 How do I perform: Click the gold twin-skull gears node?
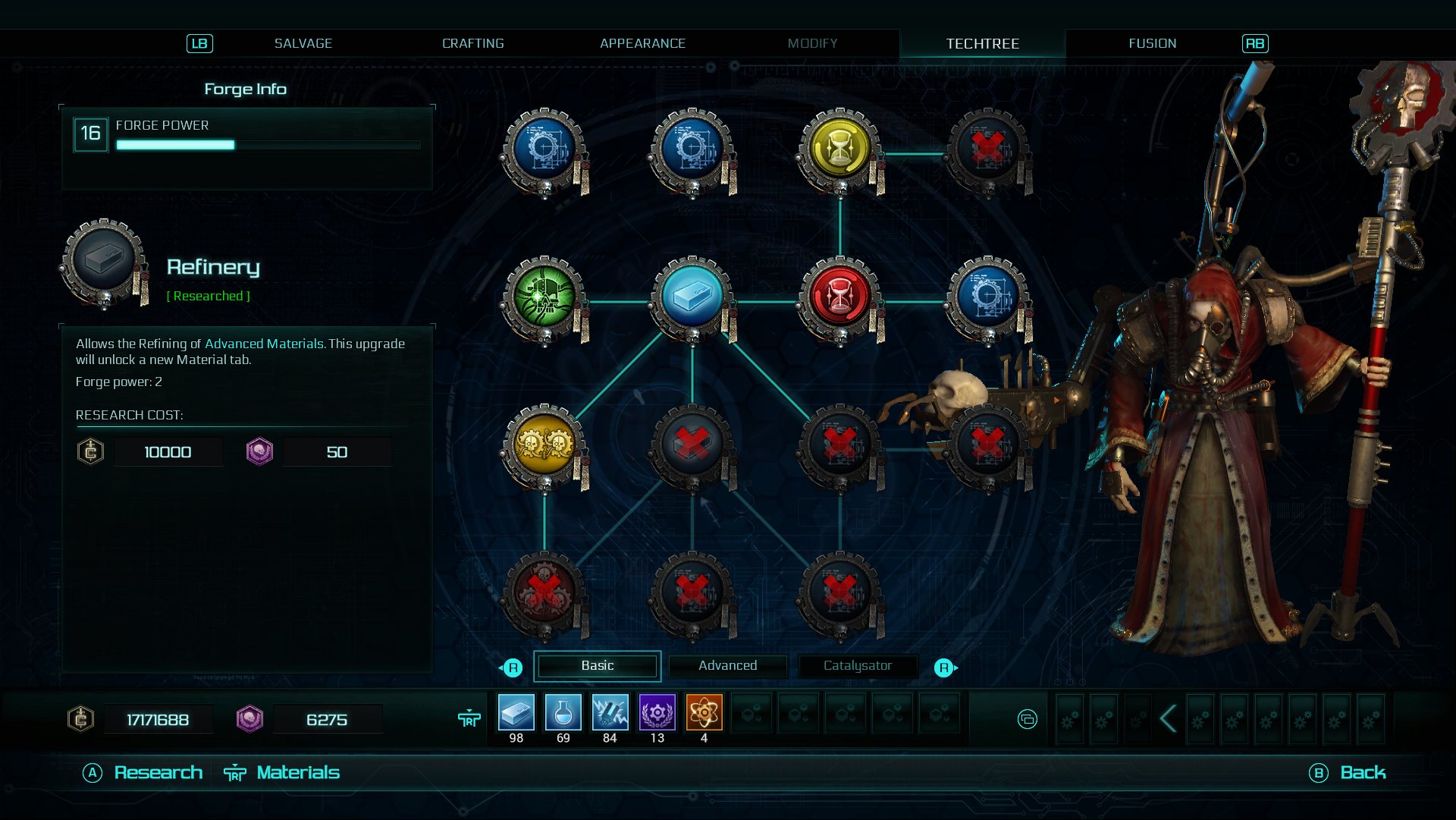coord(544,445)
